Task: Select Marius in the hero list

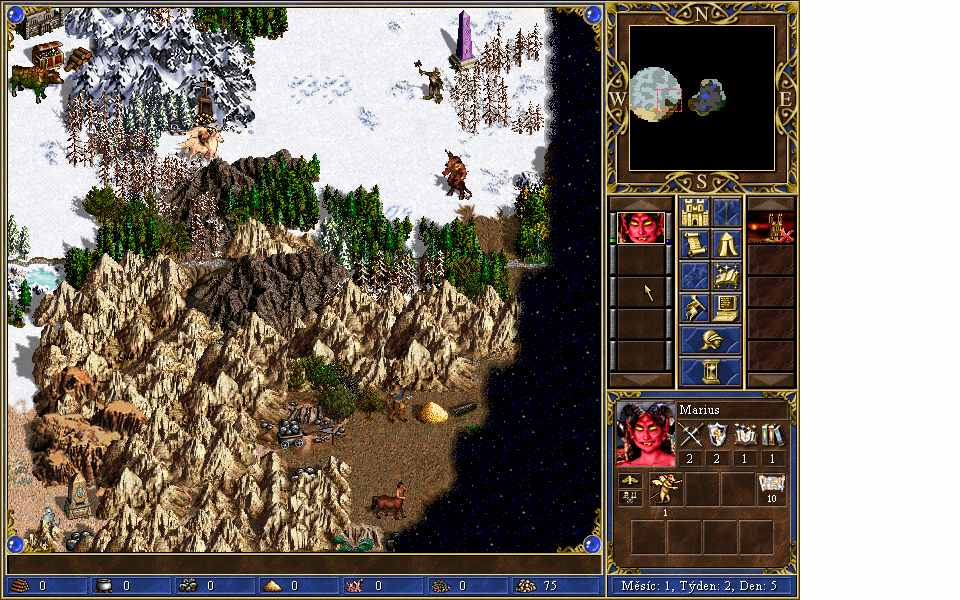Action: tap(641, 228)
